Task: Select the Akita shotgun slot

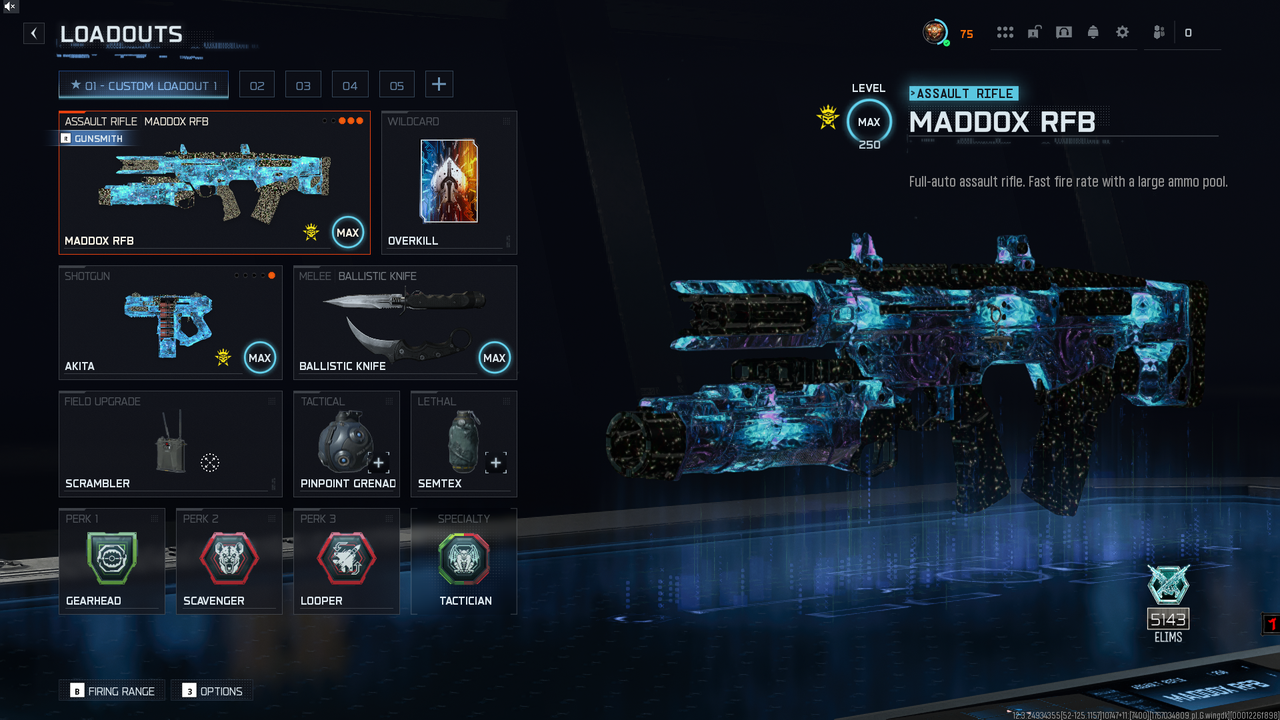Action: pos(170,322)
